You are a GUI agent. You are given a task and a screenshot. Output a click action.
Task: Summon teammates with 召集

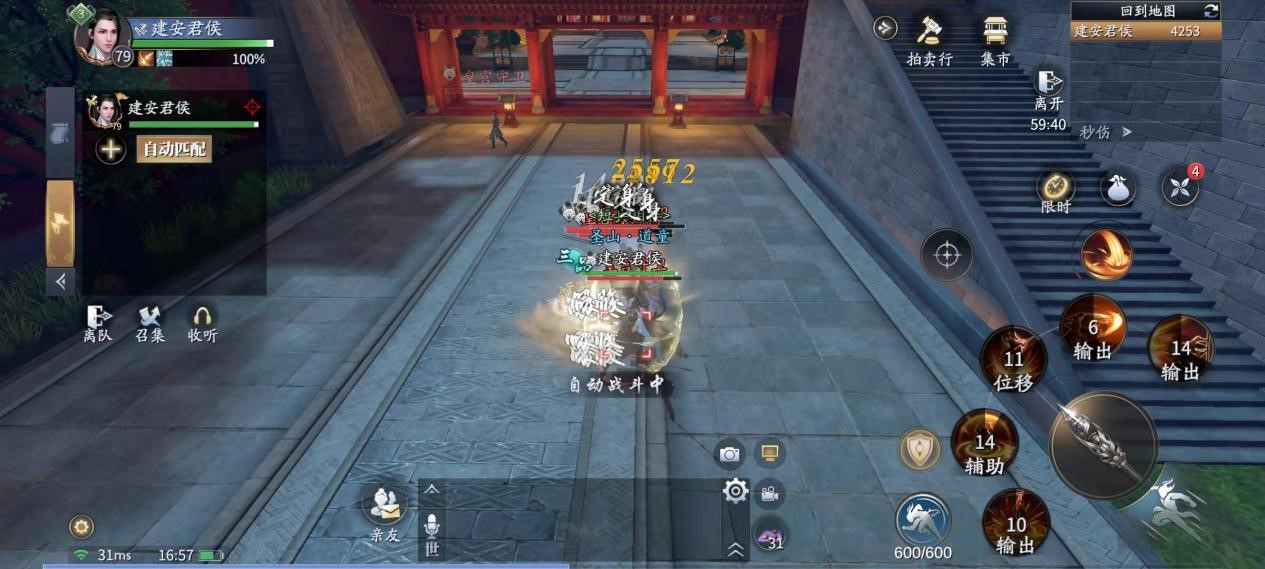tap(150, 322)
